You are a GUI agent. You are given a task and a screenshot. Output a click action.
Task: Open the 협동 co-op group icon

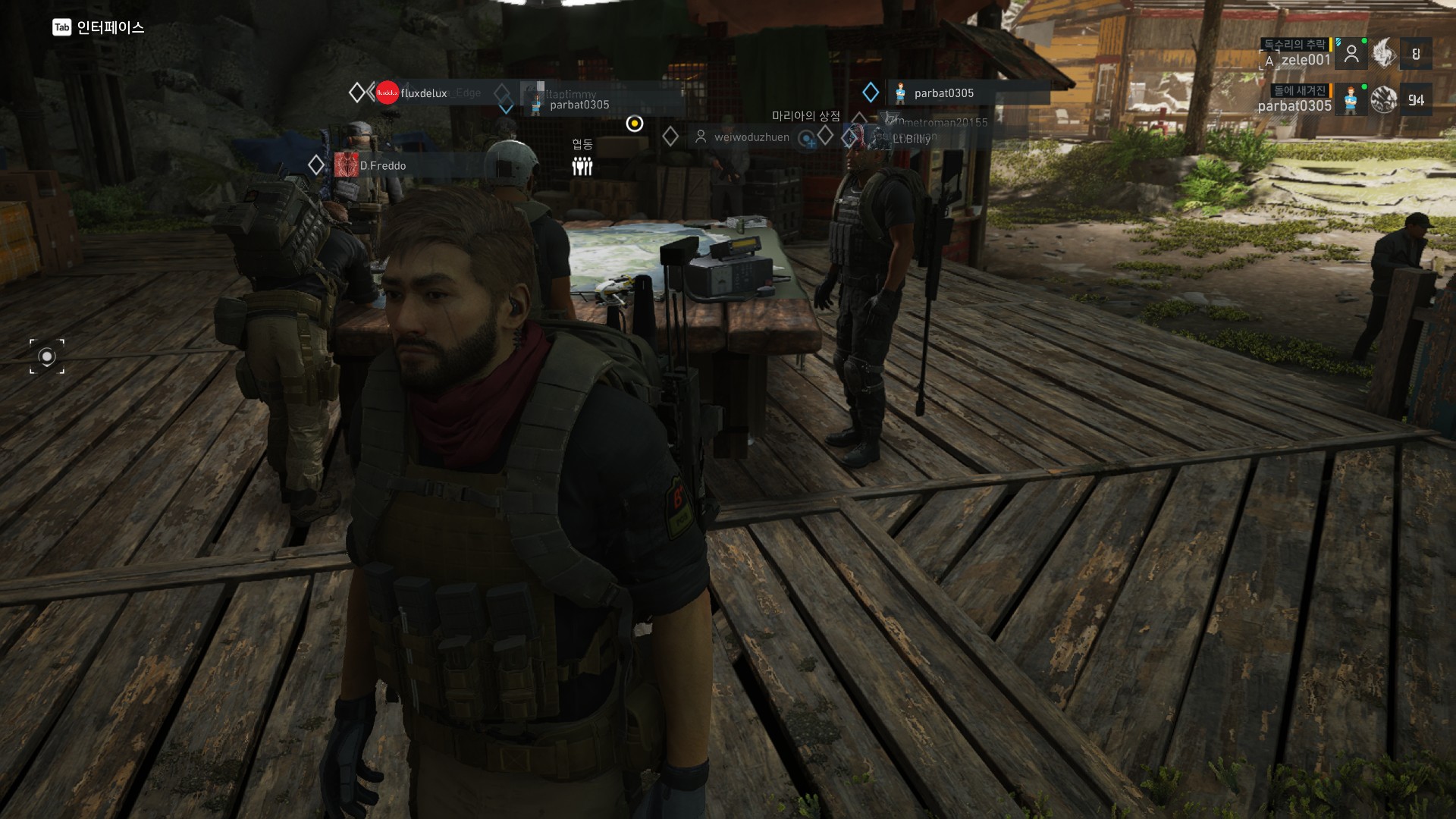(582, 165)
